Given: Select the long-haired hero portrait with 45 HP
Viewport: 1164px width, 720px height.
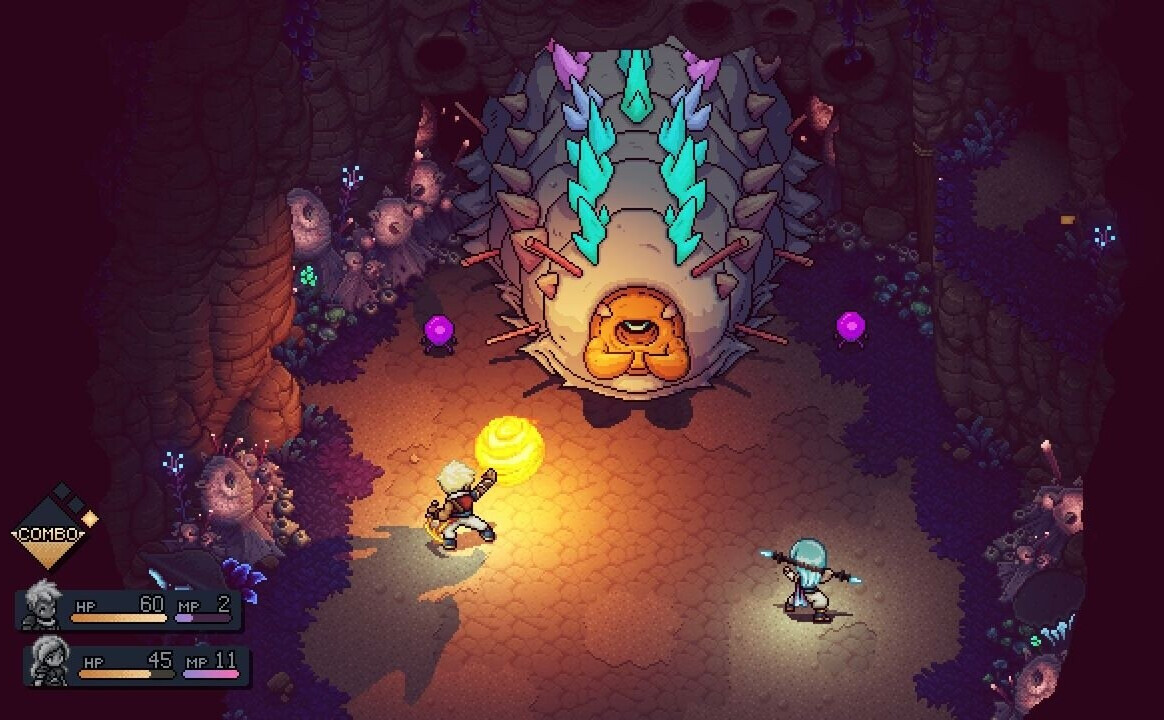Looking at the screenshot, I should coord(50,662).
